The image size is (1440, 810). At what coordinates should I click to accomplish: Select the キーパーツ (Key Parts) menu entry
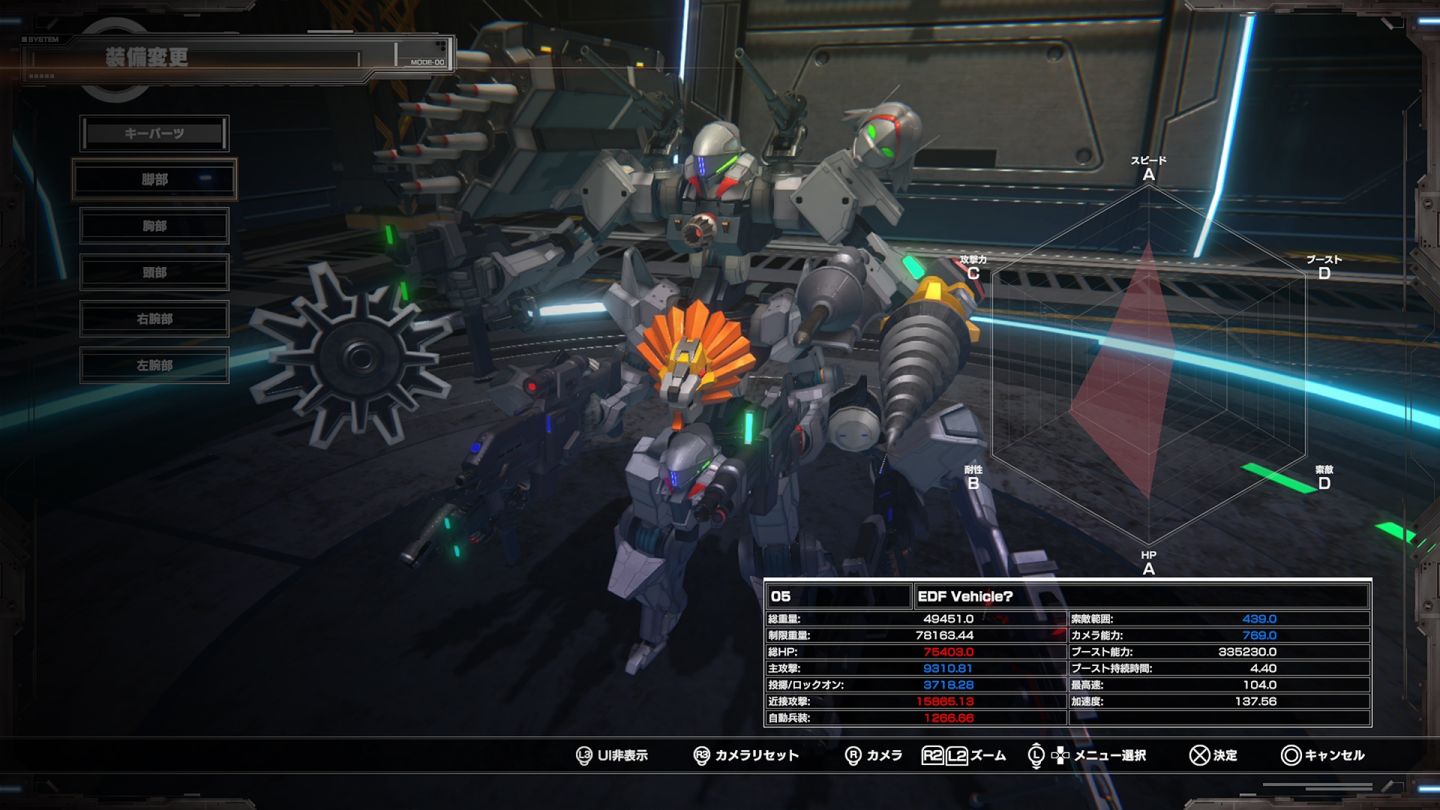155,133
